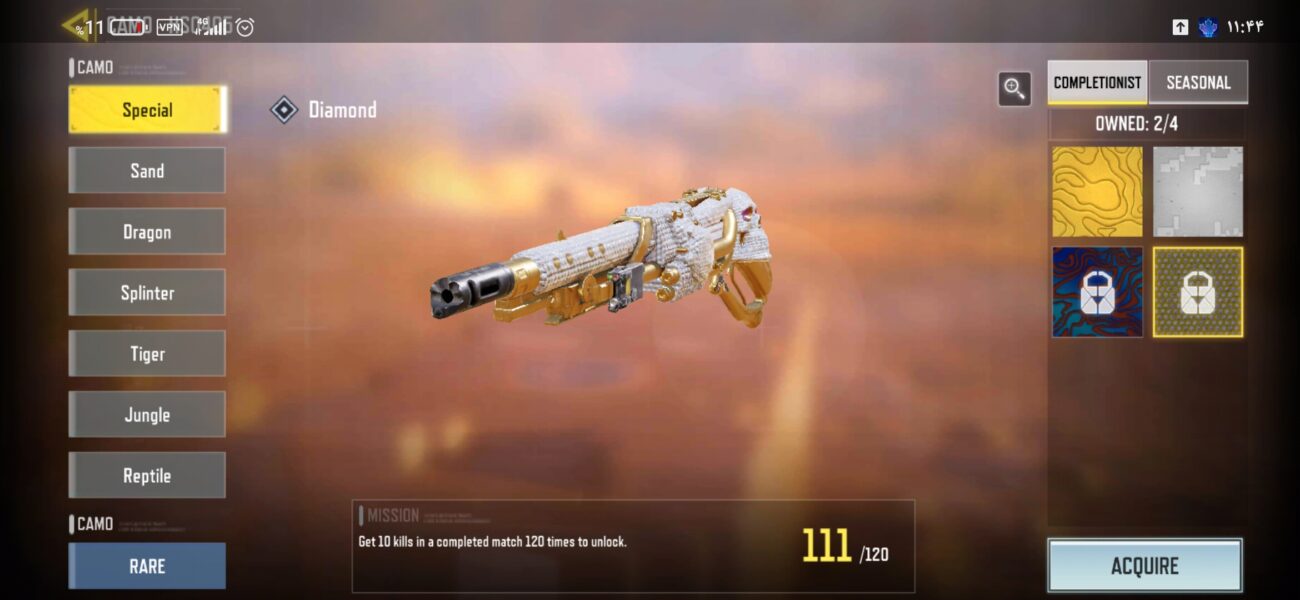Open the Seasonal camo tab
The width and height of the screenshot is (1300, 600).
click(1198, 82)
